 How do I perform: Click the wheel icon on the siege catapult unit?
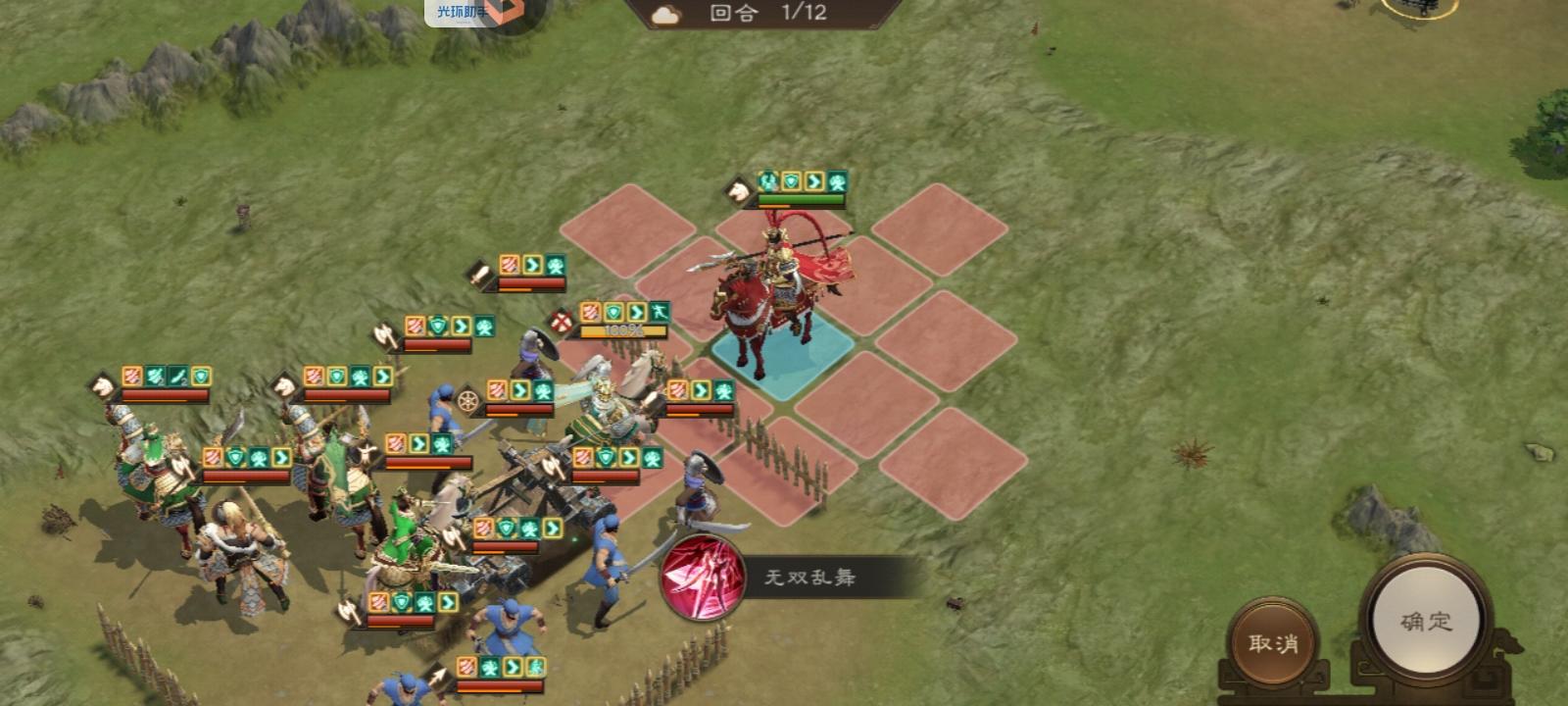[468, 400]
